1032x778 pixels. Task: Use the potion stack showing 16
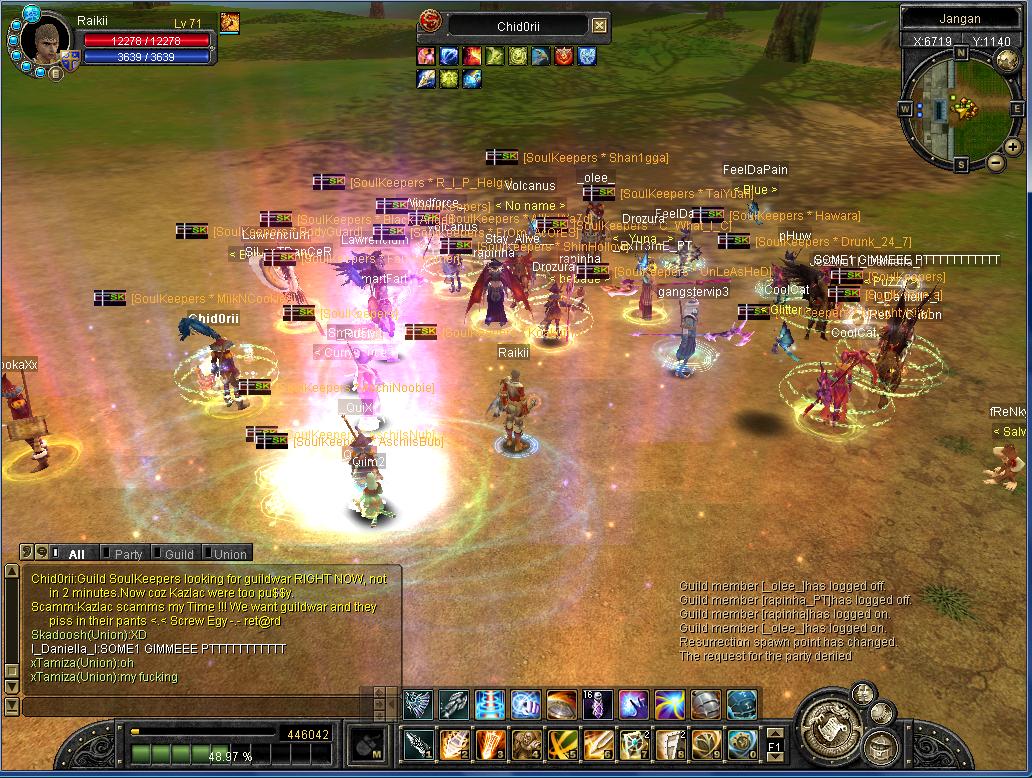(598, 704)
